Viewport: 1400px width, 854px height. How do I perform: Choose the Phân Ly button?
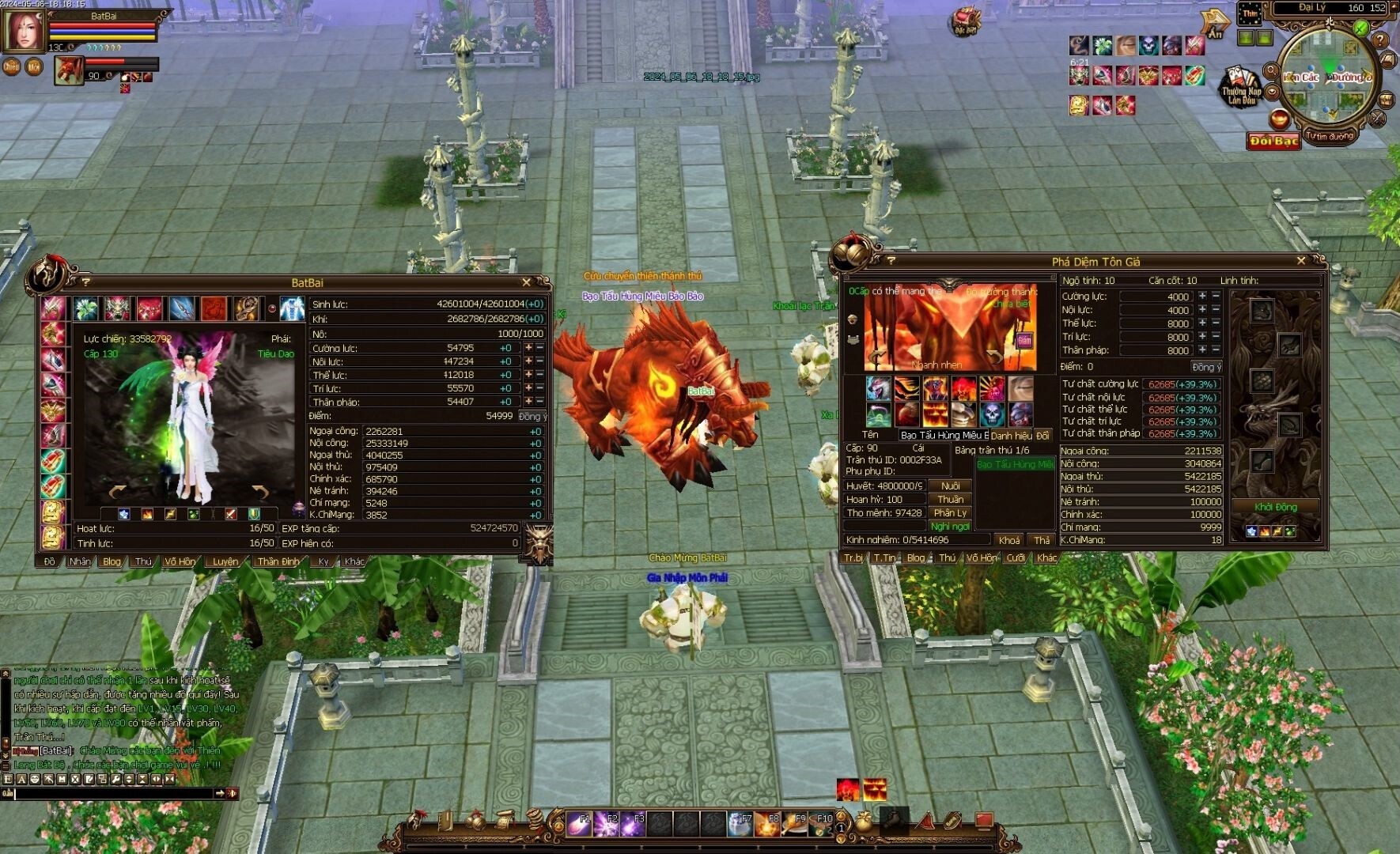coord(951,512)
